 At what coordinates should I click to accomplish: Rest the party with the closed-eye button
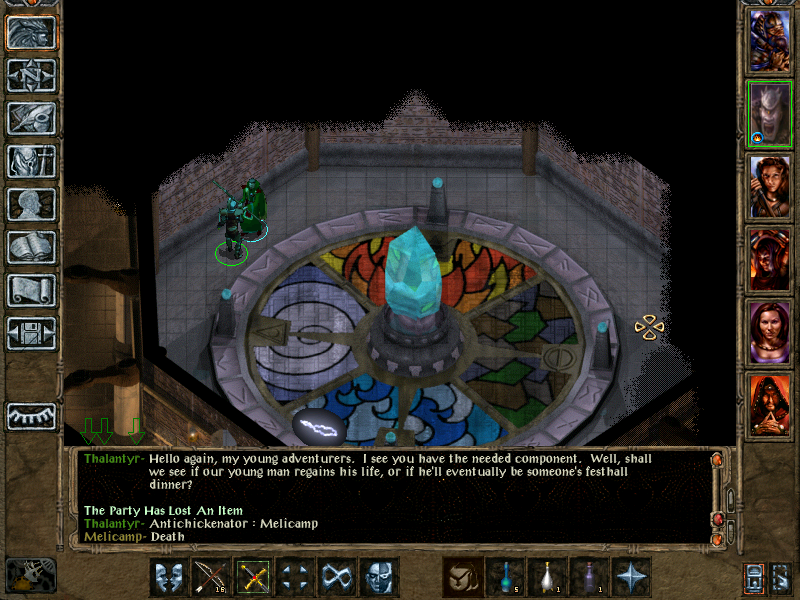(32, 416)
